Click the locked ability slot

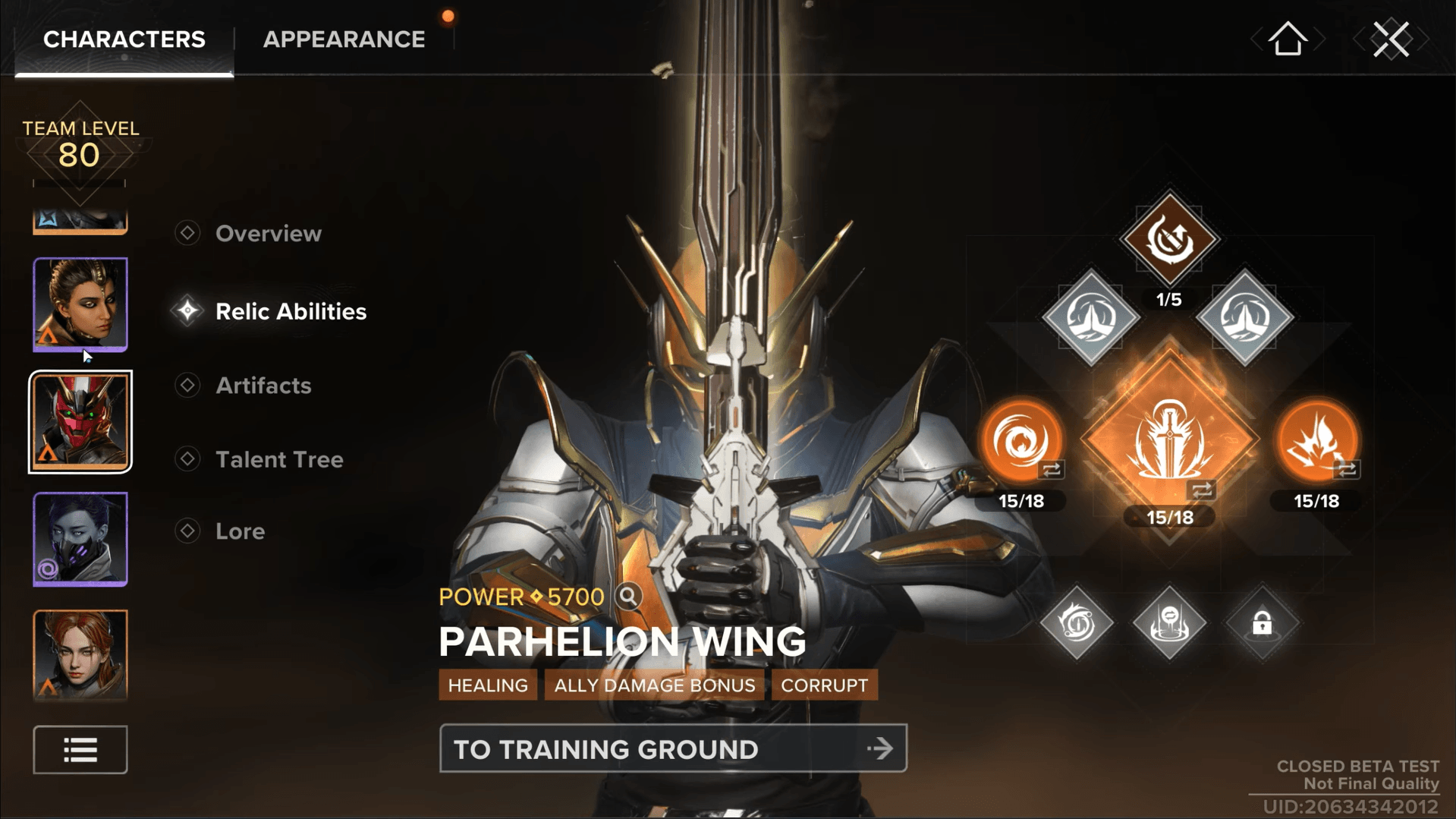1262,623
